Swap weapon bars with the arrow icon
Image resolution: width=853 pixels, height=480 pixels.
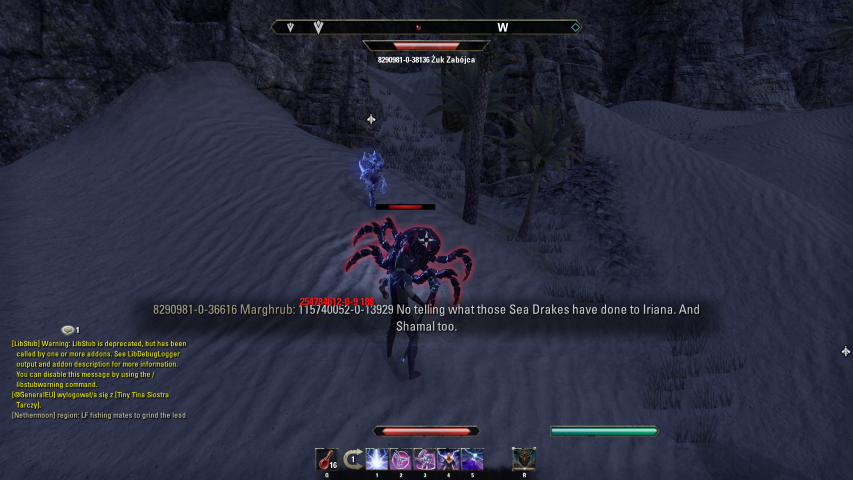[352, 459]
